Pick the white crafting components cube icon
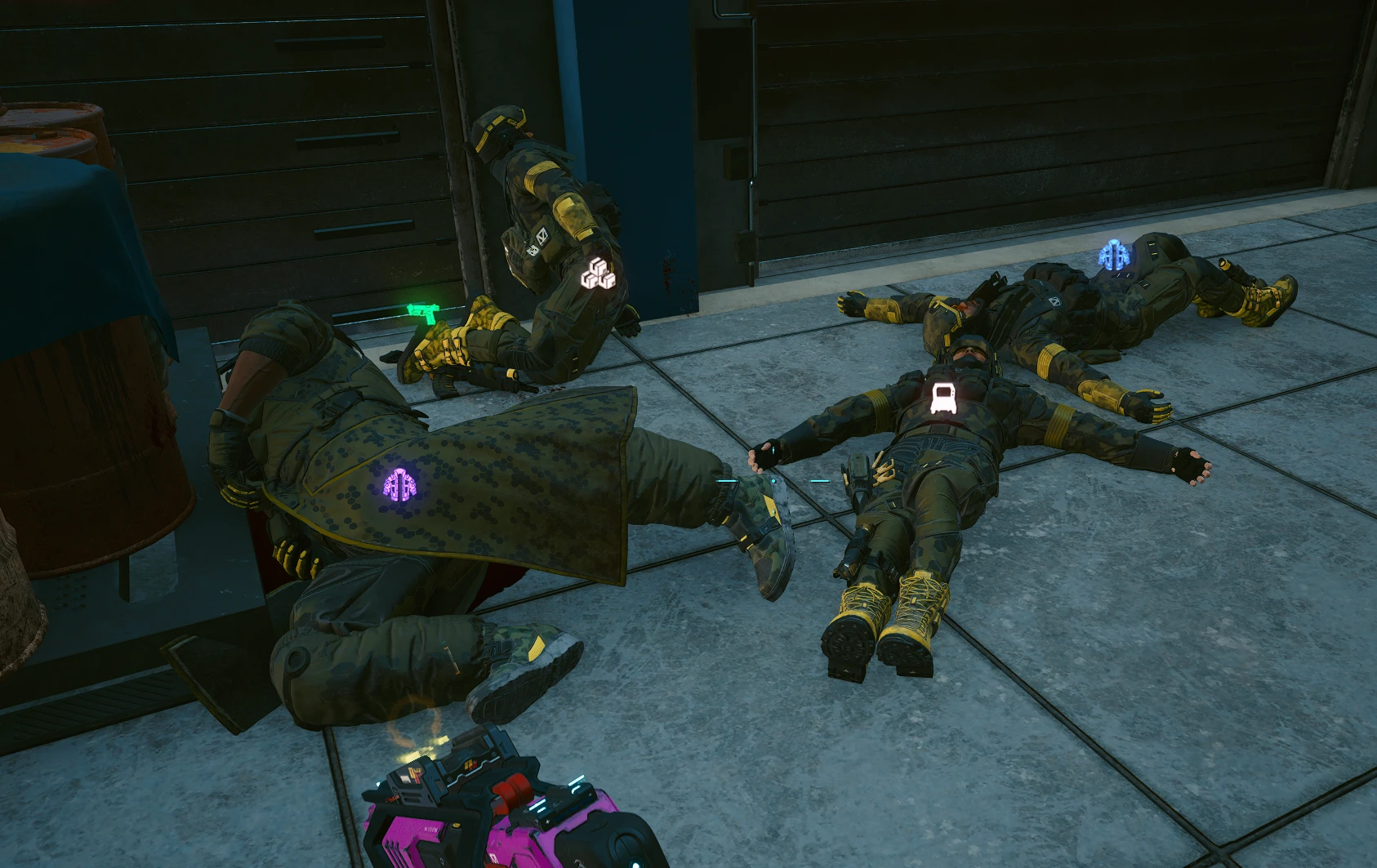 pyautogui.click(x=599, y=274)
